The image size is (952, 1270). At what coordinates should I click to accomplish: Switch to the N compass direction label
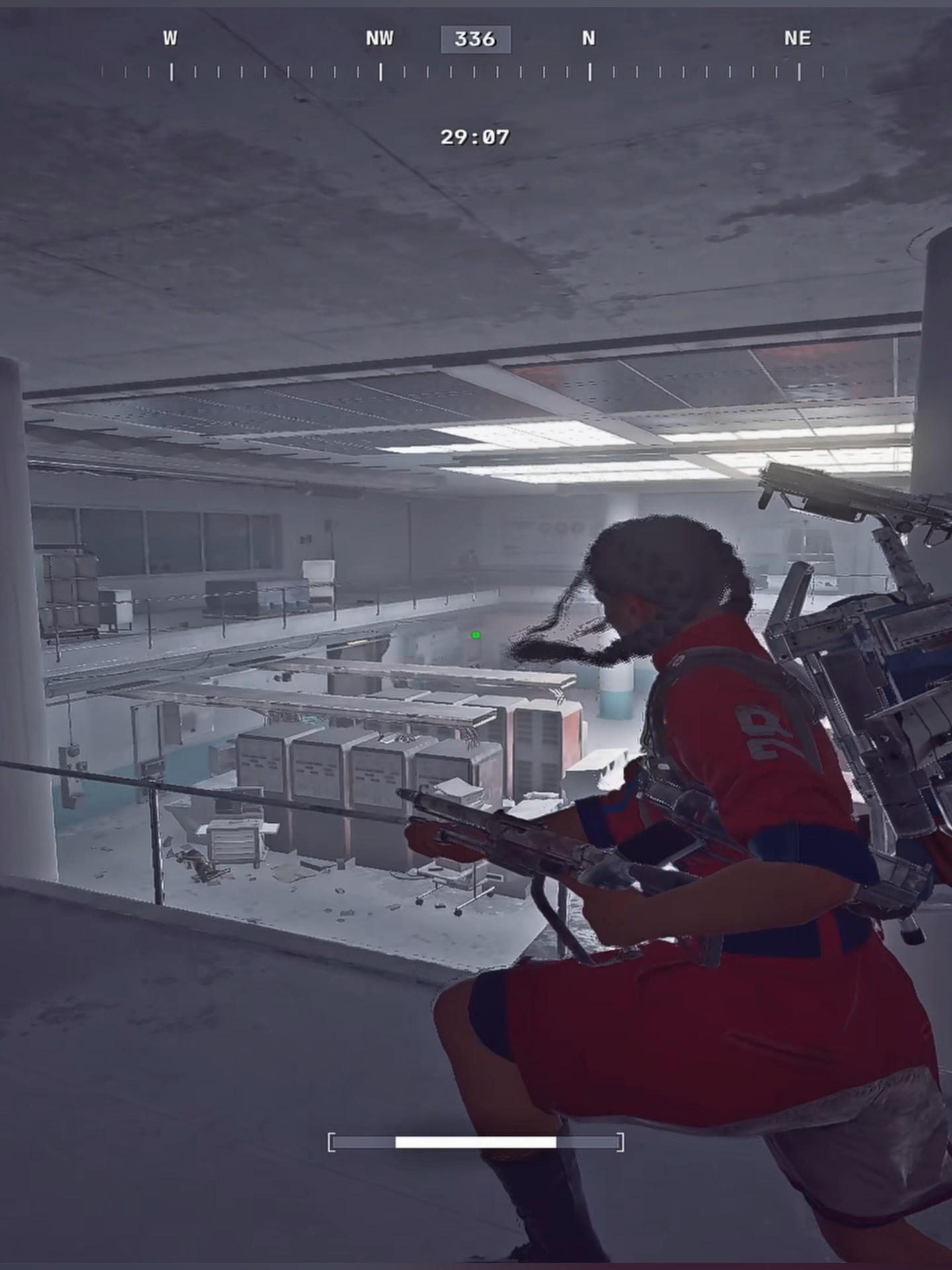pos(588,38)
